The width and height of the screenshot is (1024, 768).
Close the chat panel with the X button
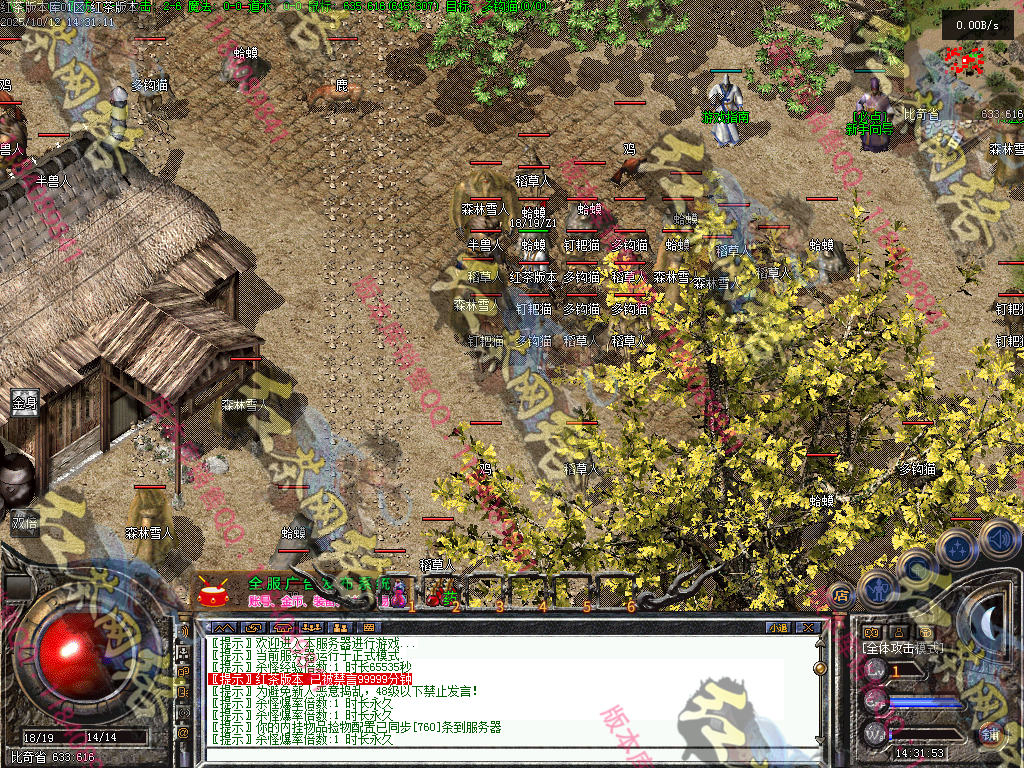(x=808, y=627)
